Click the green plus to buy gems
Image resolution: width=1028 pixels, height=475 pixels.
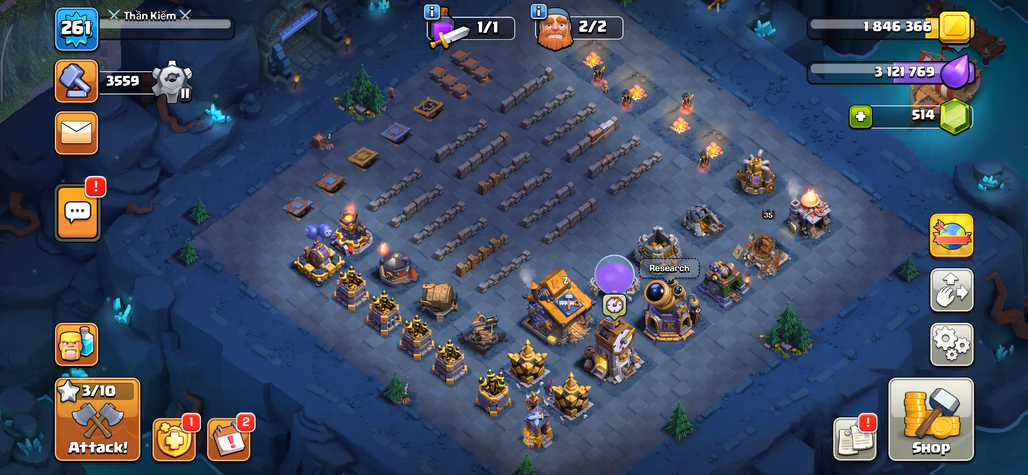pos(860,116)
